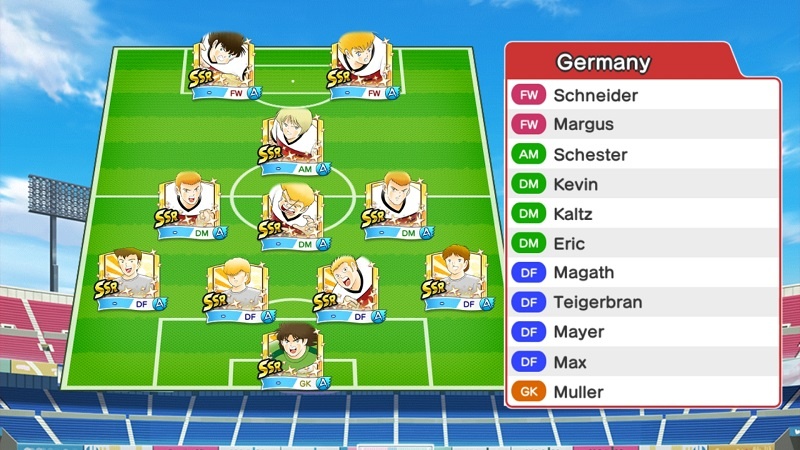Select the Margus roster row
Image resolution: width=800 pixels, height=450 pixels.
pos(641,125)
